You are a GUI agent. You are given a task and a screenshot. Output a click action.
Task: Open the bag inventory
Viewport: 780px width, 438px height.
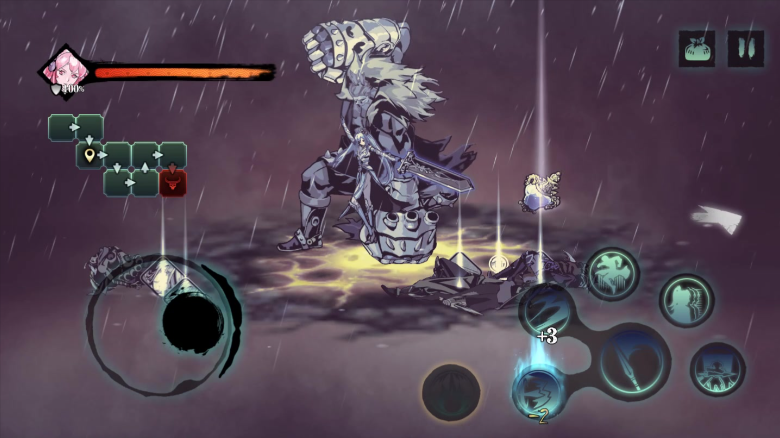click(x=697, y=48)
